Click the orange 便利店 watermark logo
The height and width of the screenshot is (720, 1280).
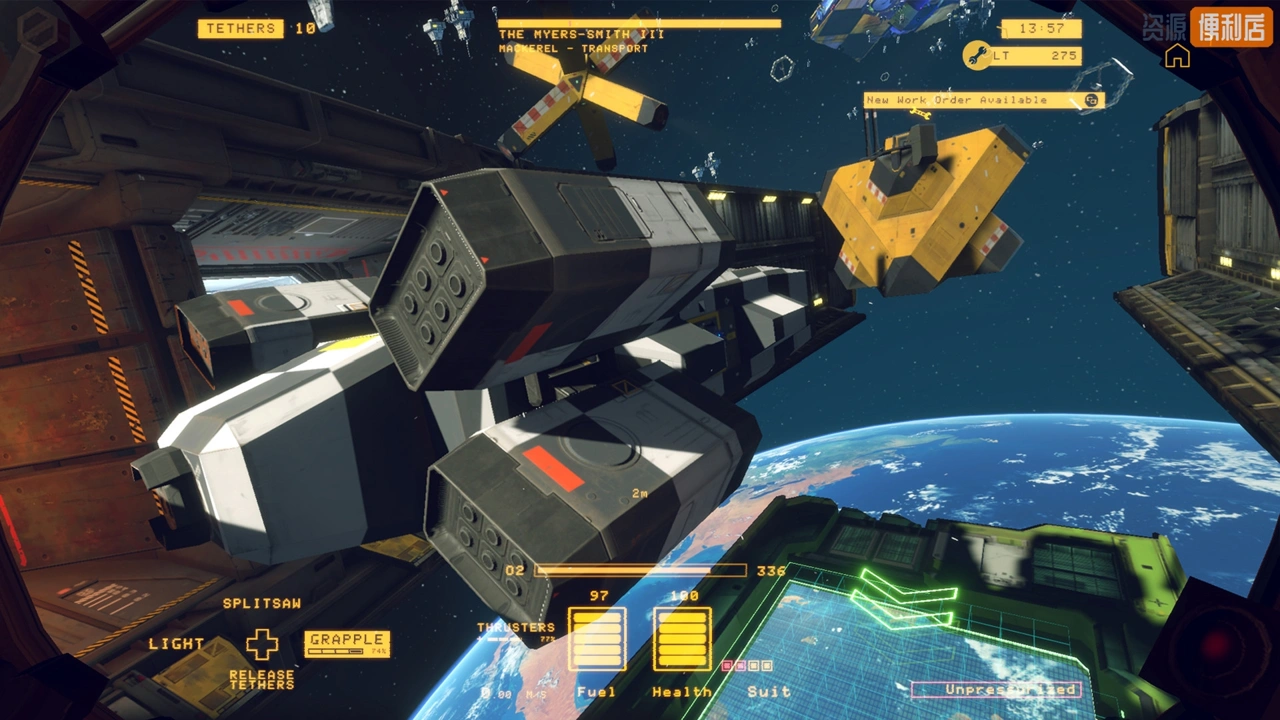1229,27
